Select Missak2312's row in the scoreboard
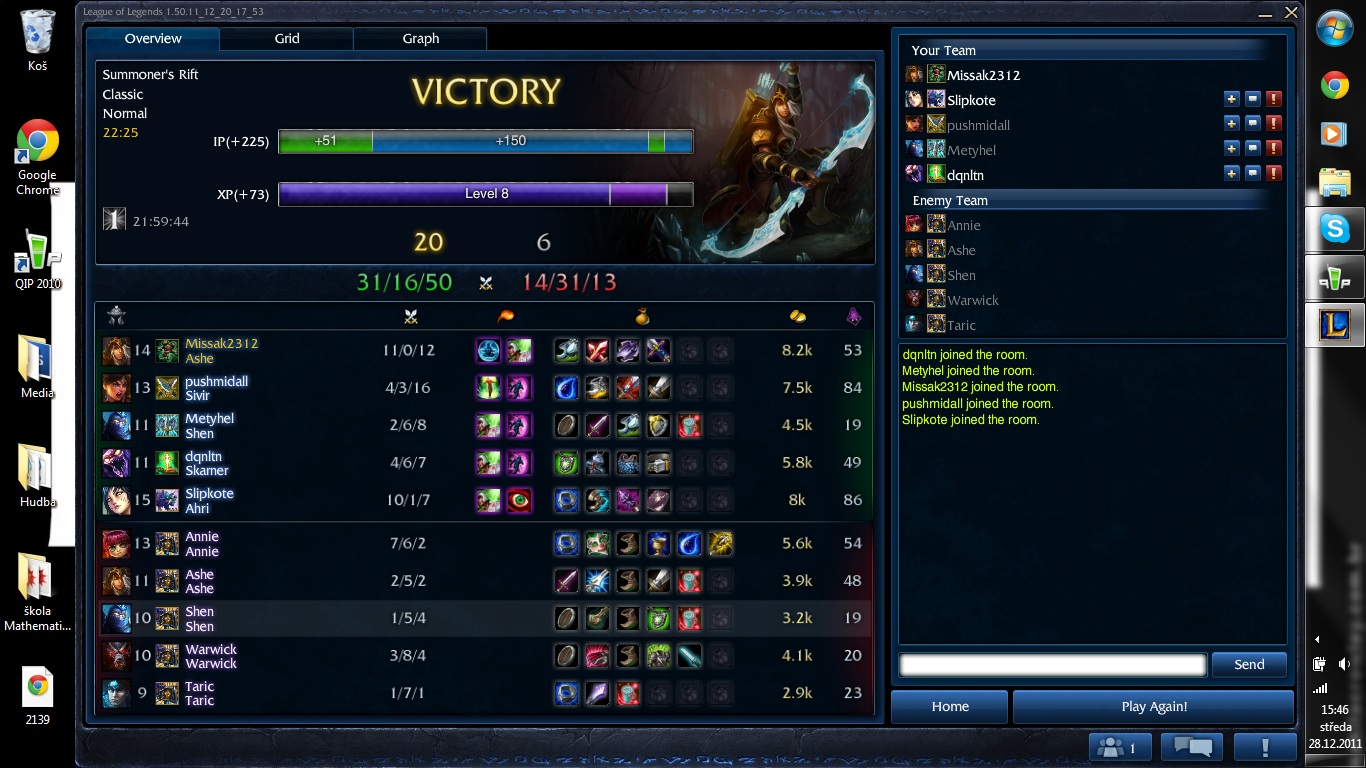The height and width of the screenshot is (768, 1366). click(300, 351)
